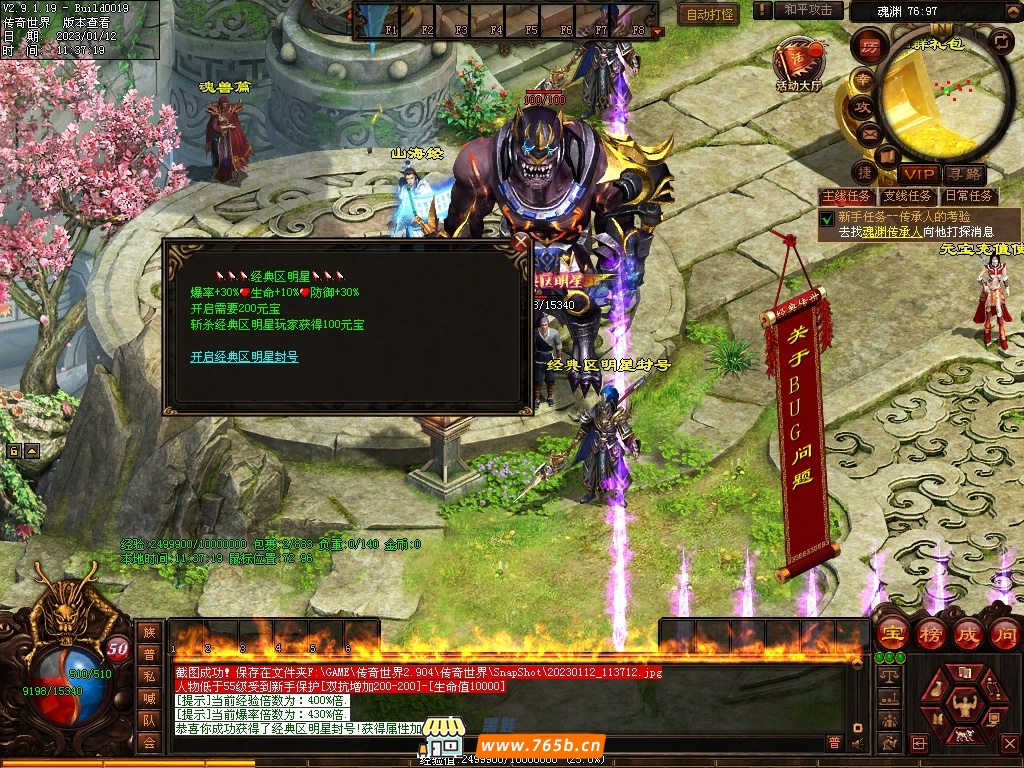Close the 经典区明星 dialog window

pos(520,241)
